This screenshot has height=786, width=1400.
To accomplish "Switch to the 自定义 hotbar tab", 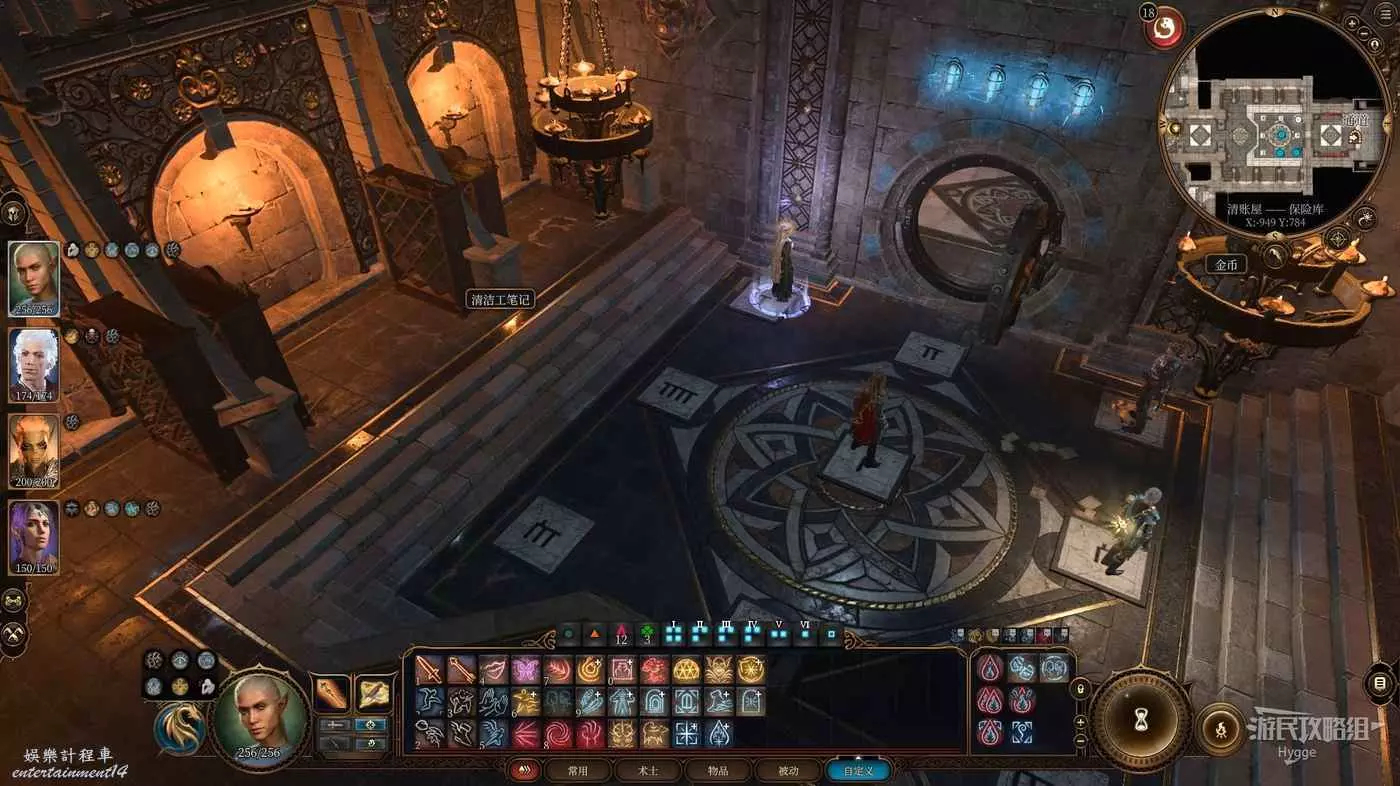I will click(857, 771).
